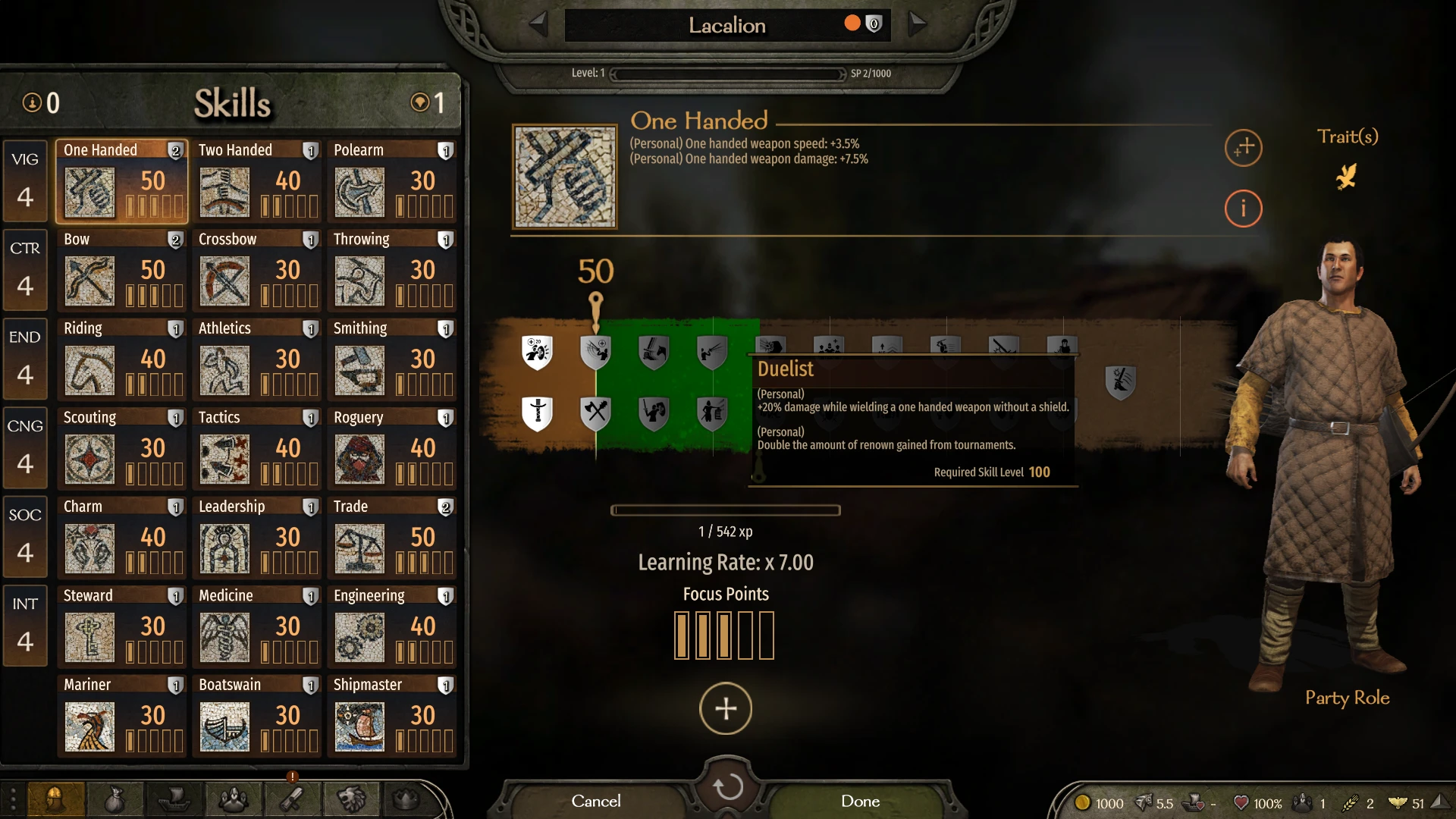Click the right arrow beside Lacalion
This screenshot has width=1456, height=819.
click(x=917, y=24)
